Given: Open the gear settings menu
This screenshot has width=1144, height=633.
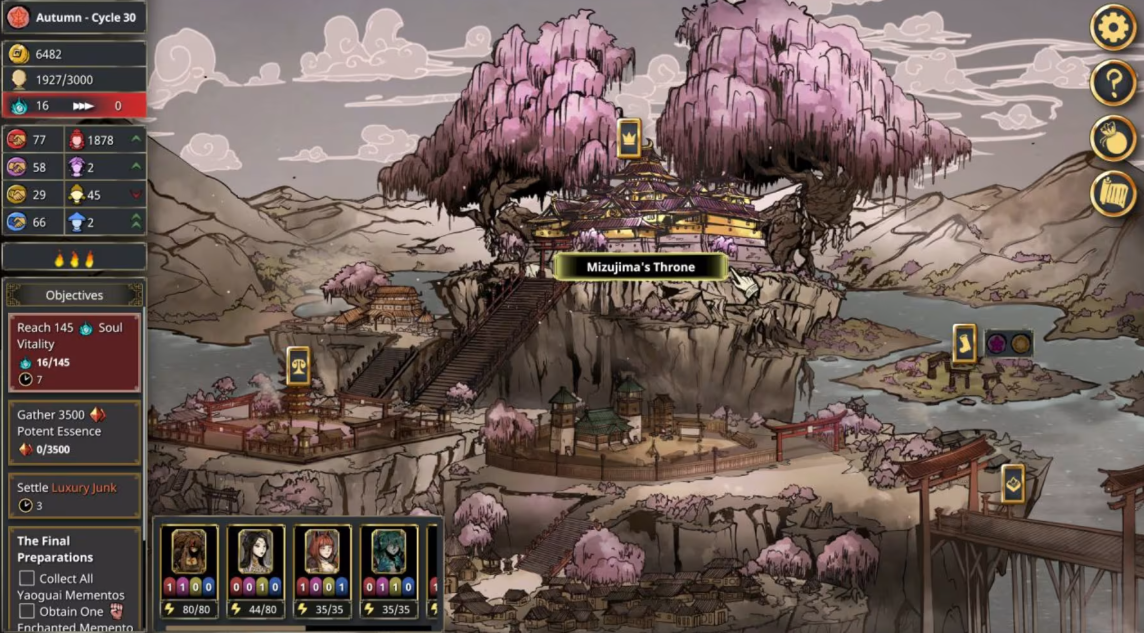Looking at the screenshot, I should point(1112,27).
